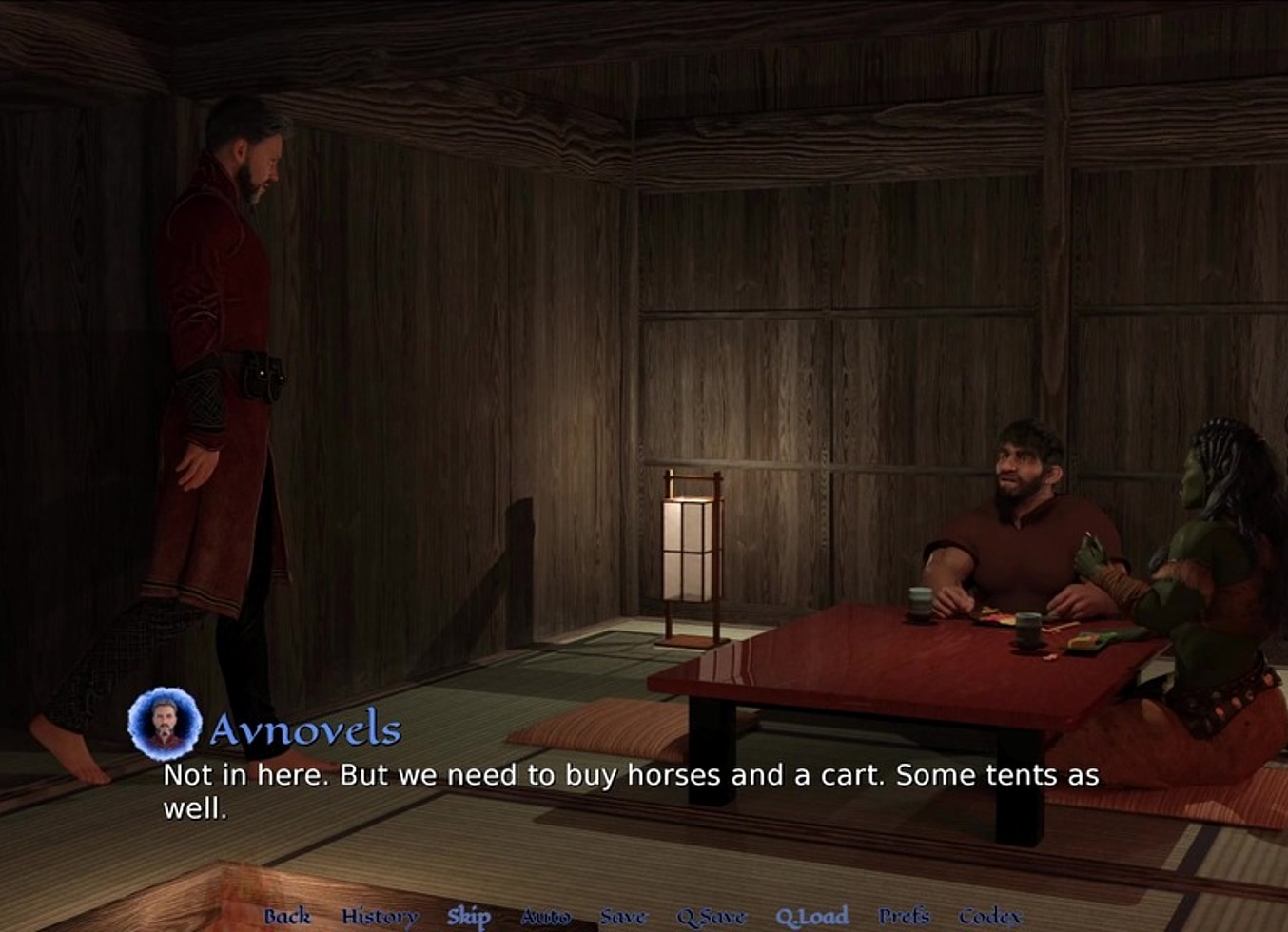Open the Save screen
This screenshot has height=932, width=1288.
coord(622,916)
